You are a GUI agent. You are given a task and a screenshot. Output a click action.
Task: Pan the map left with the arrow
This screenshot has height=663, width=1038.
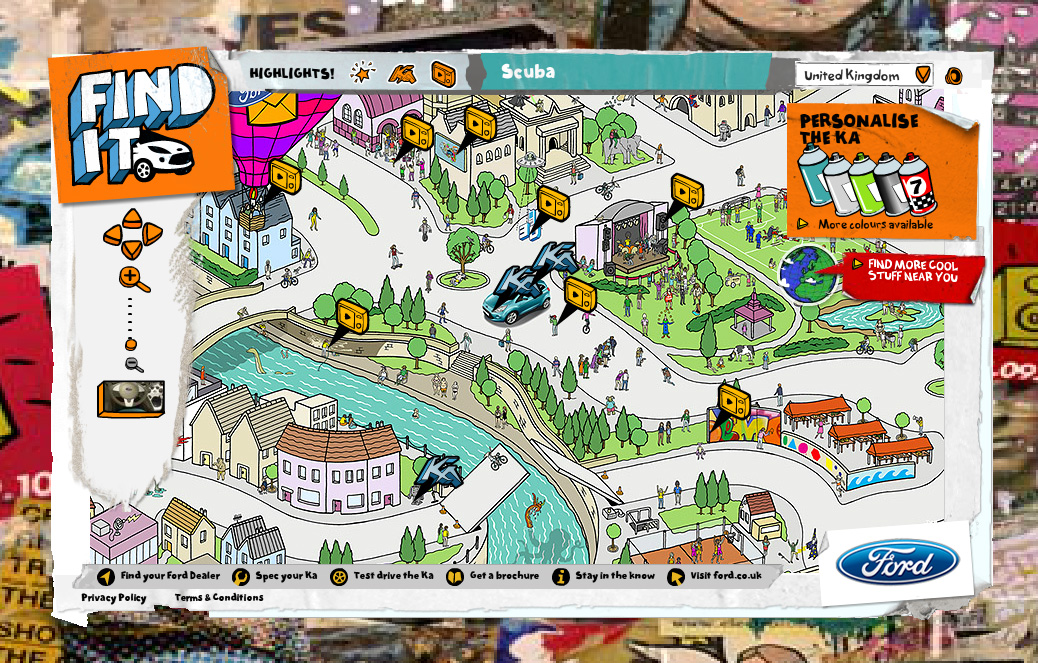[112, 236]
